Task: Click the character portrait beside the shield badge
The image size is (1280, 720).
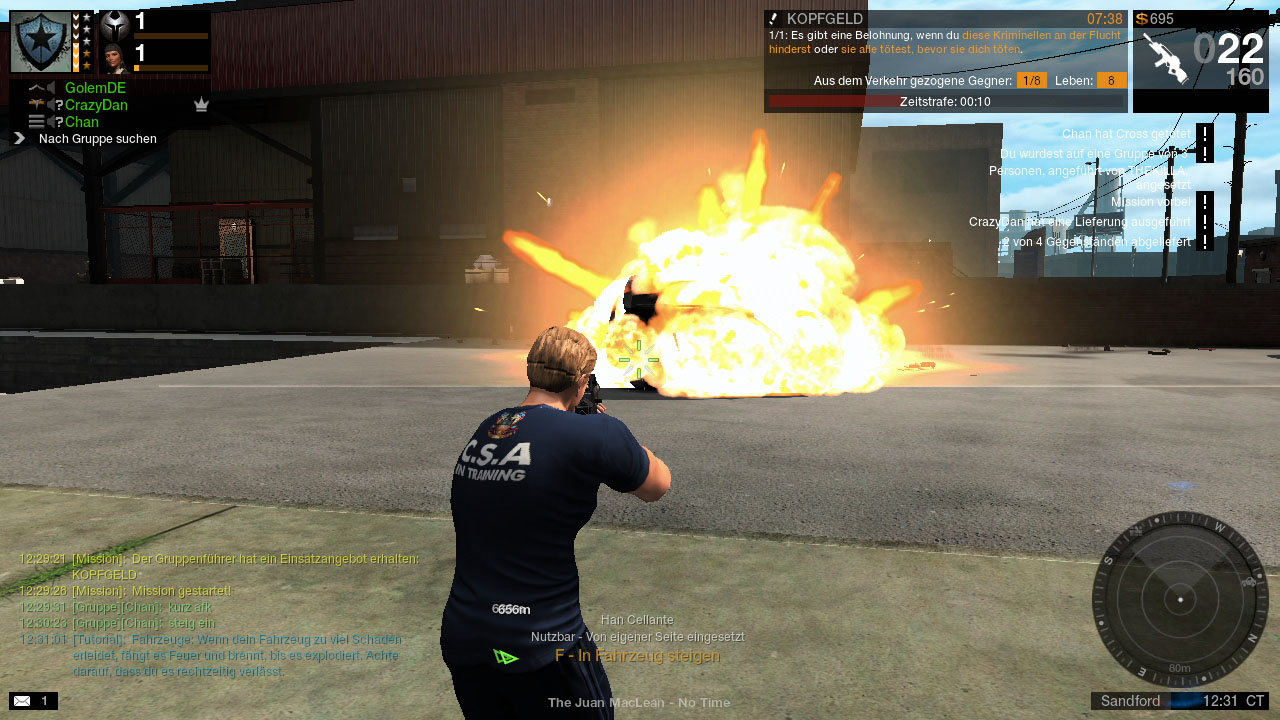Action: click(x=116, y=58)
